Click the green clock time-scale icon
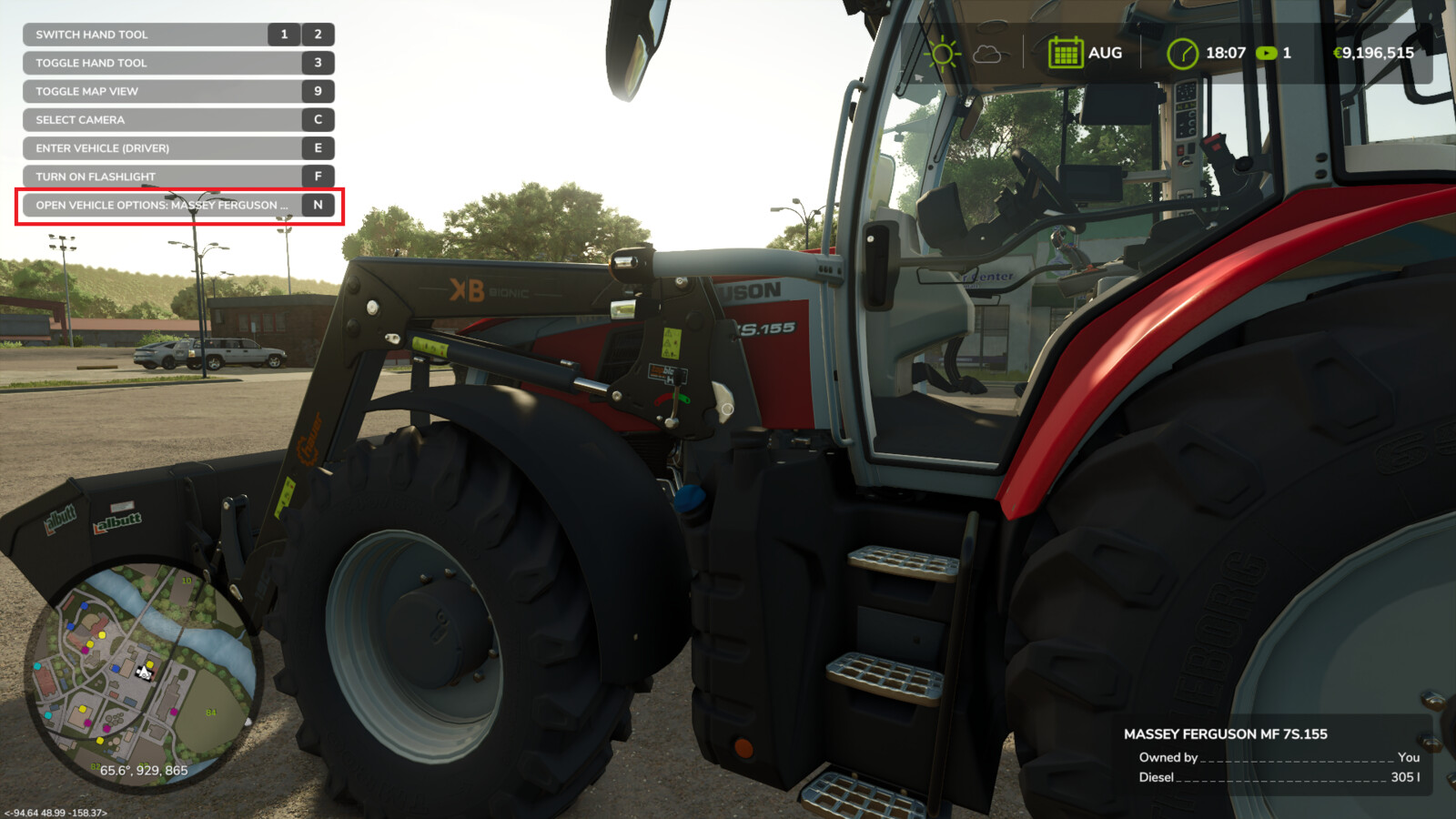Screen dimensions: 1456x819 pyautogui.click(x=1182, y=52)
